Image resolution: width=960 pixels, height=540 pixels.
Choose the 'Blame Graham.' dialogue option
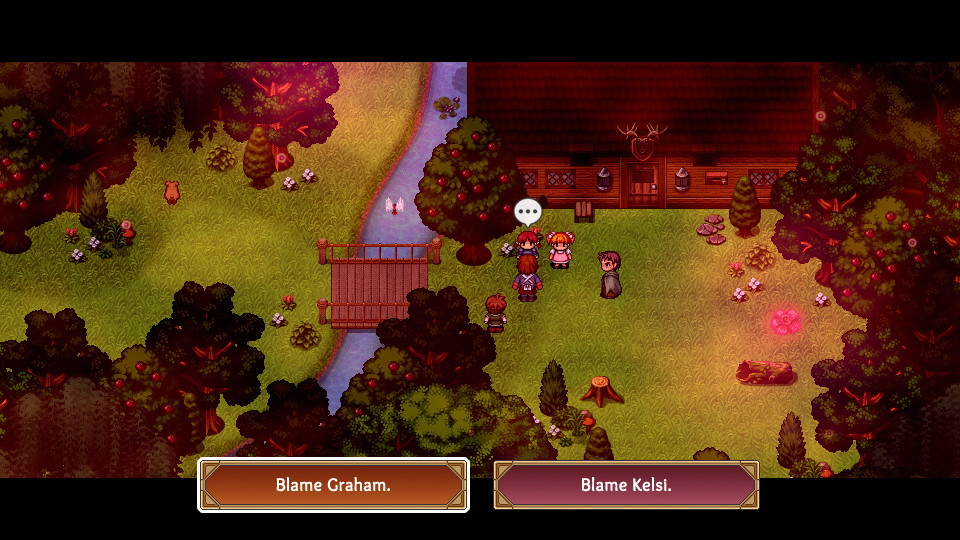click(x=333, y=485)
